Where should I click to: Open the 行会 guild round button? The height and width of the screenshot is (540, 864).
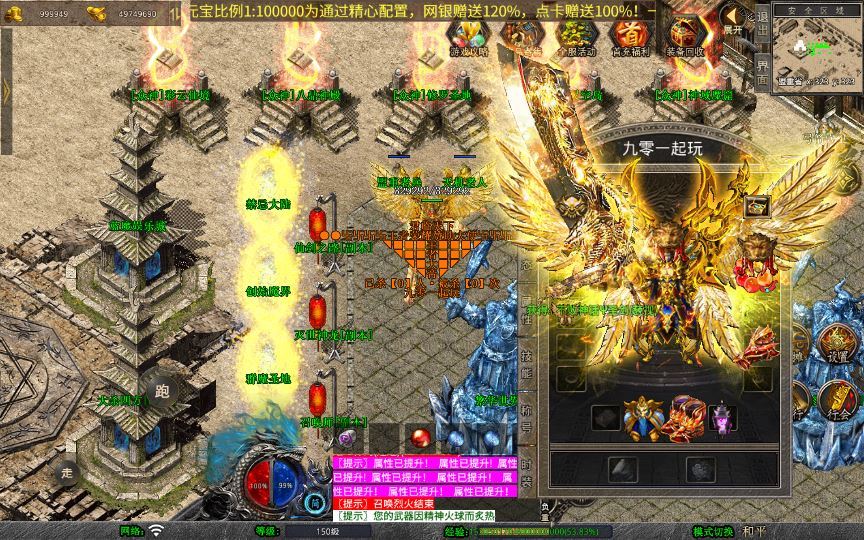(838, 401)
